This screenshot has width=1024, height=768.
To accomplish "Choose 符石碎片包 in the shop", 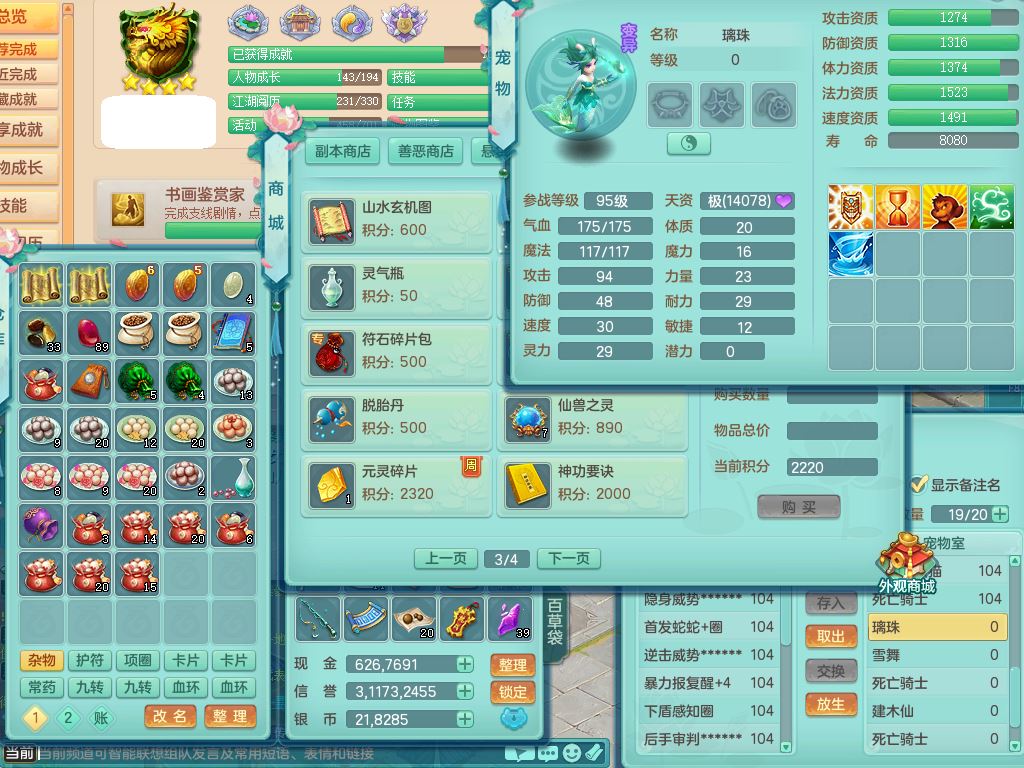I will 397,351.
